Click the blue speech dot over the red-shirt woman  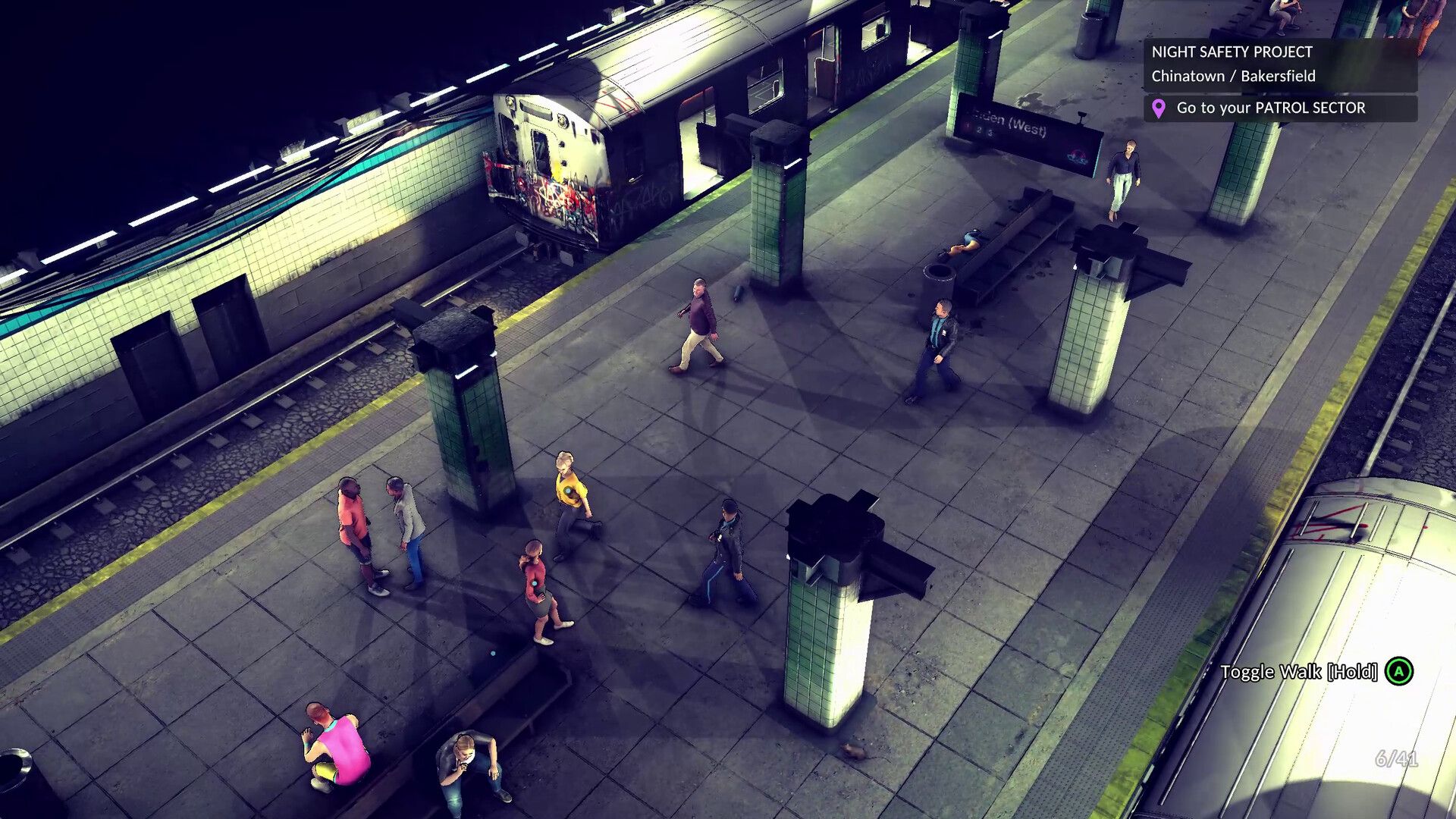pyautogui.click(x=534, y=582)
